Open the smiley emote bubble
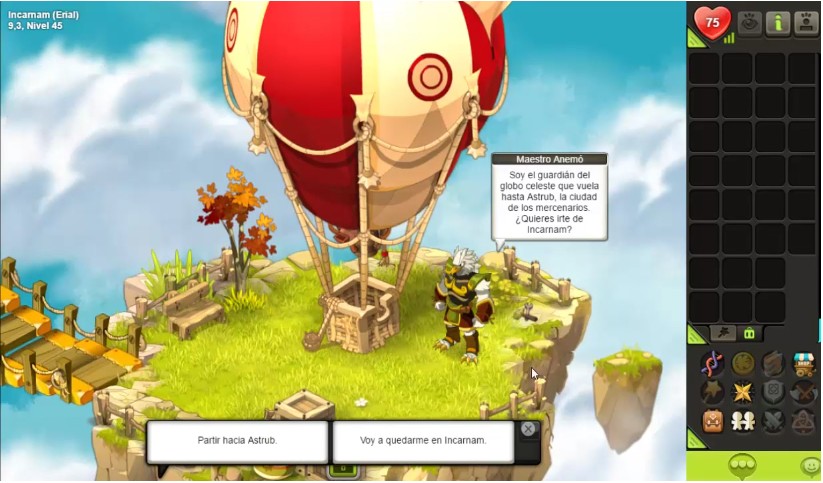Viewport: 823px width, 483px height. [x=810, y=466]
